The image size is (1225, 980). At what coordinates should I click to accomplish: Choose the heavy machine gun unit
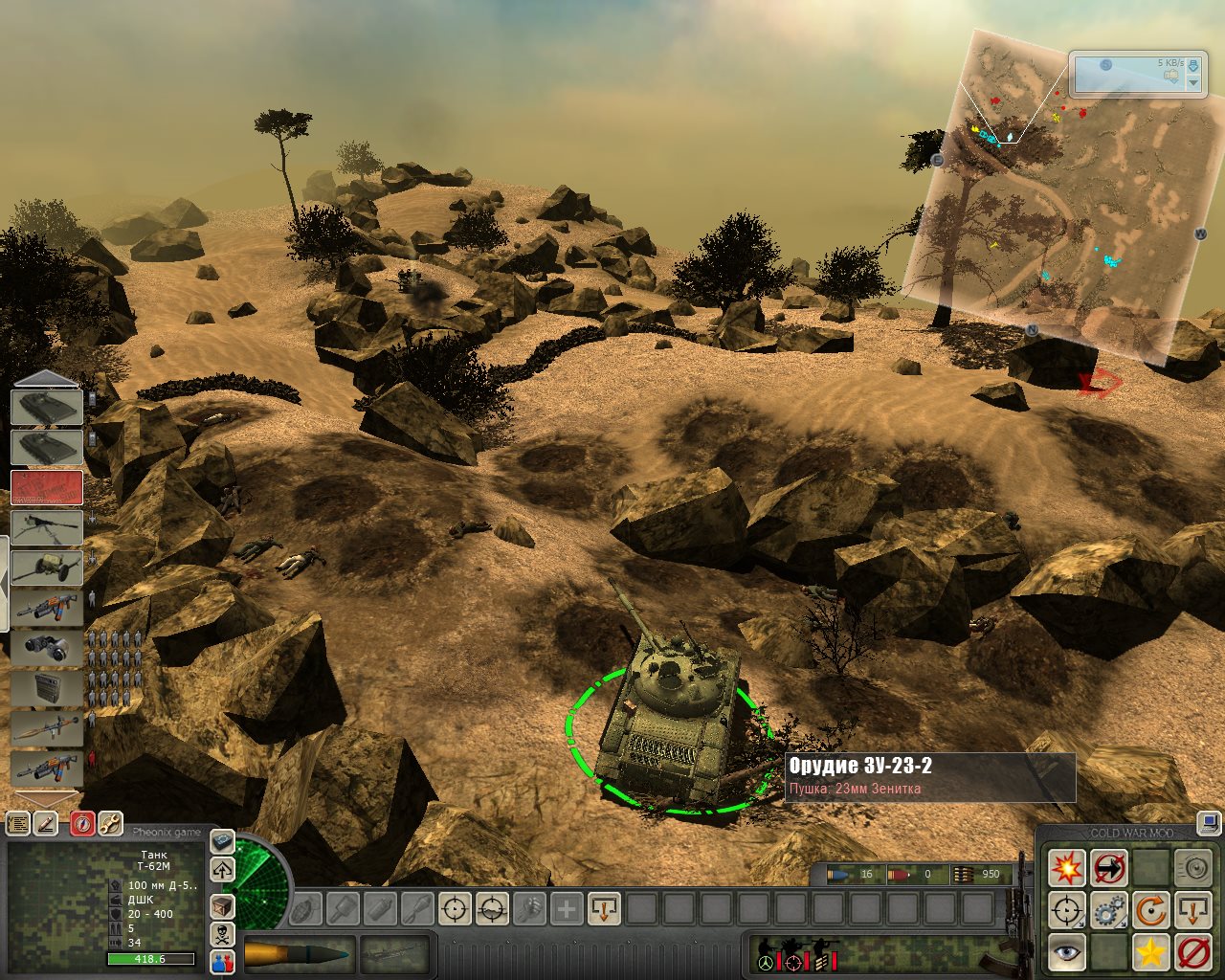pos(46,526)
